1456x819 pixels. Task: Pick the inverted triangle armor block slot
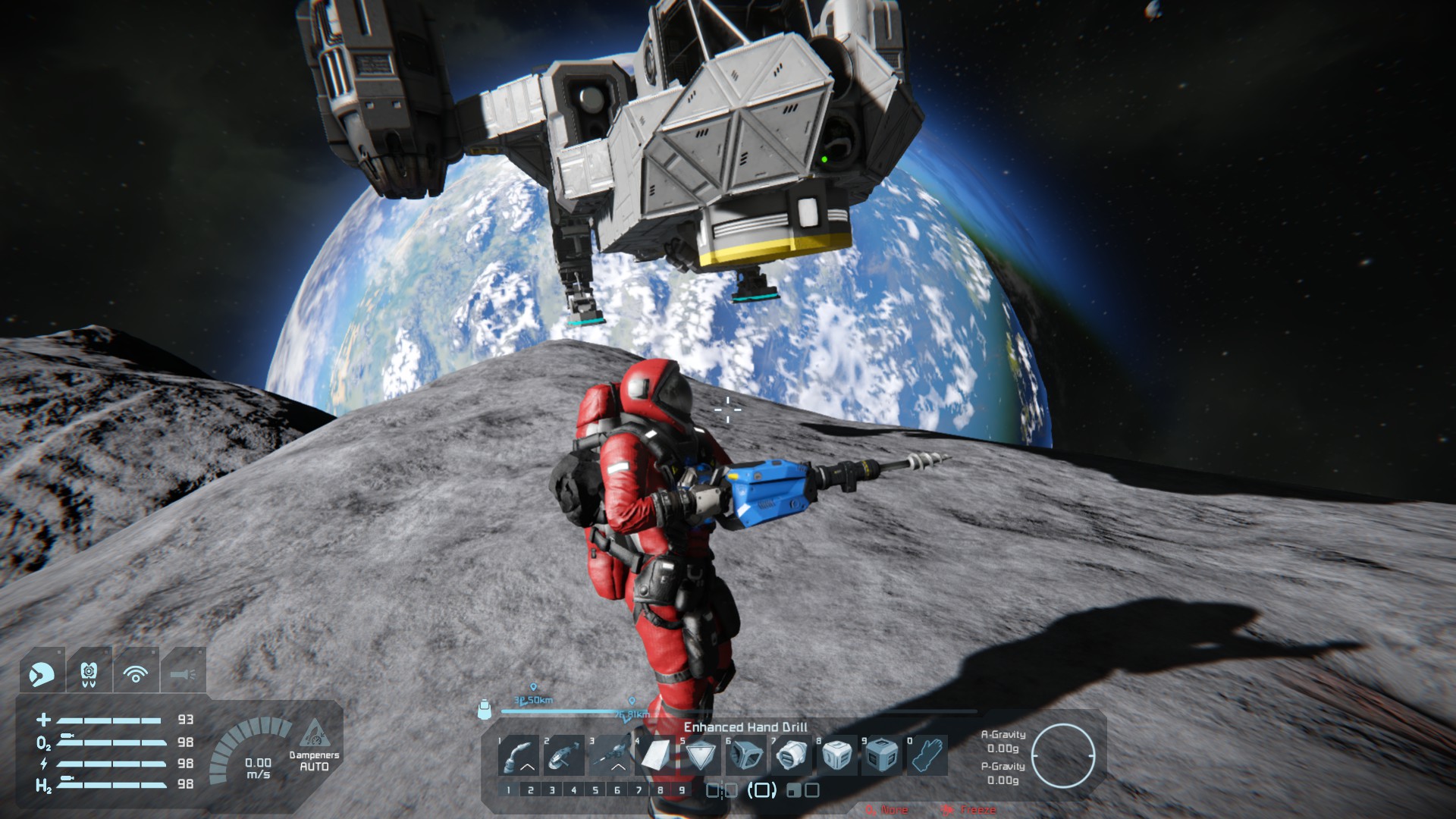(701, 755)
